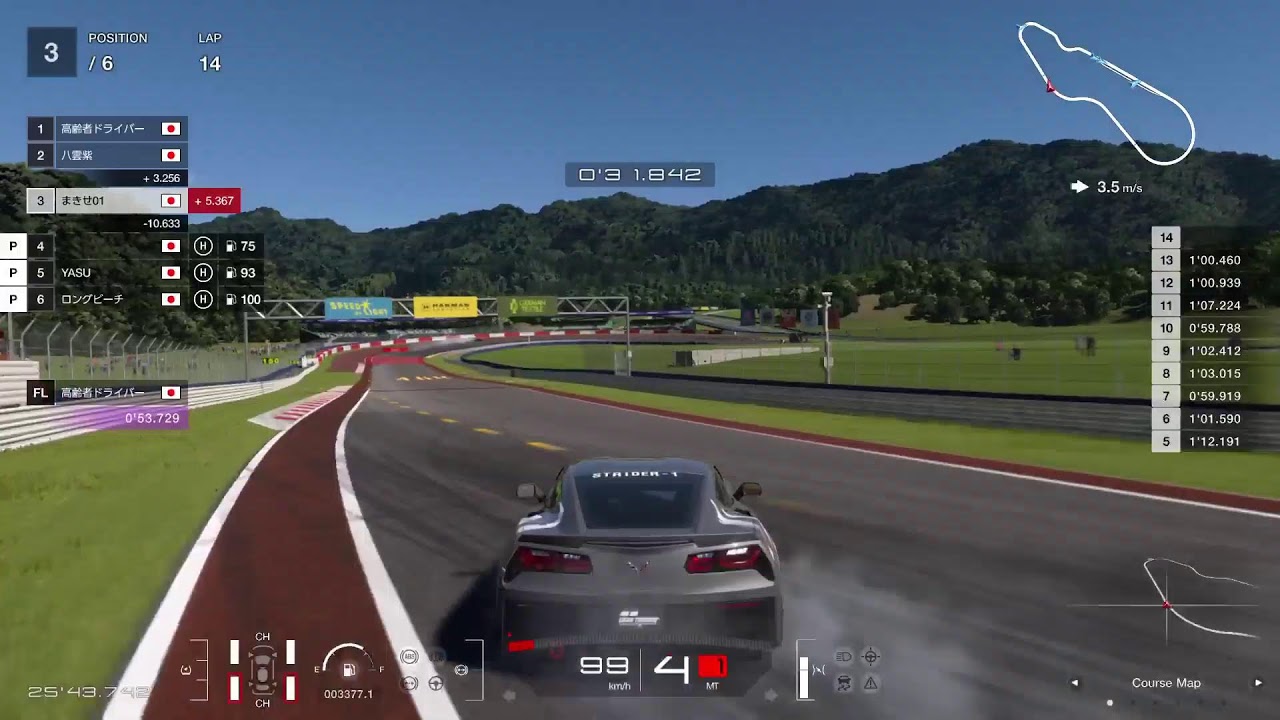Toggle the ABS indicator icon

pos(409,657)
